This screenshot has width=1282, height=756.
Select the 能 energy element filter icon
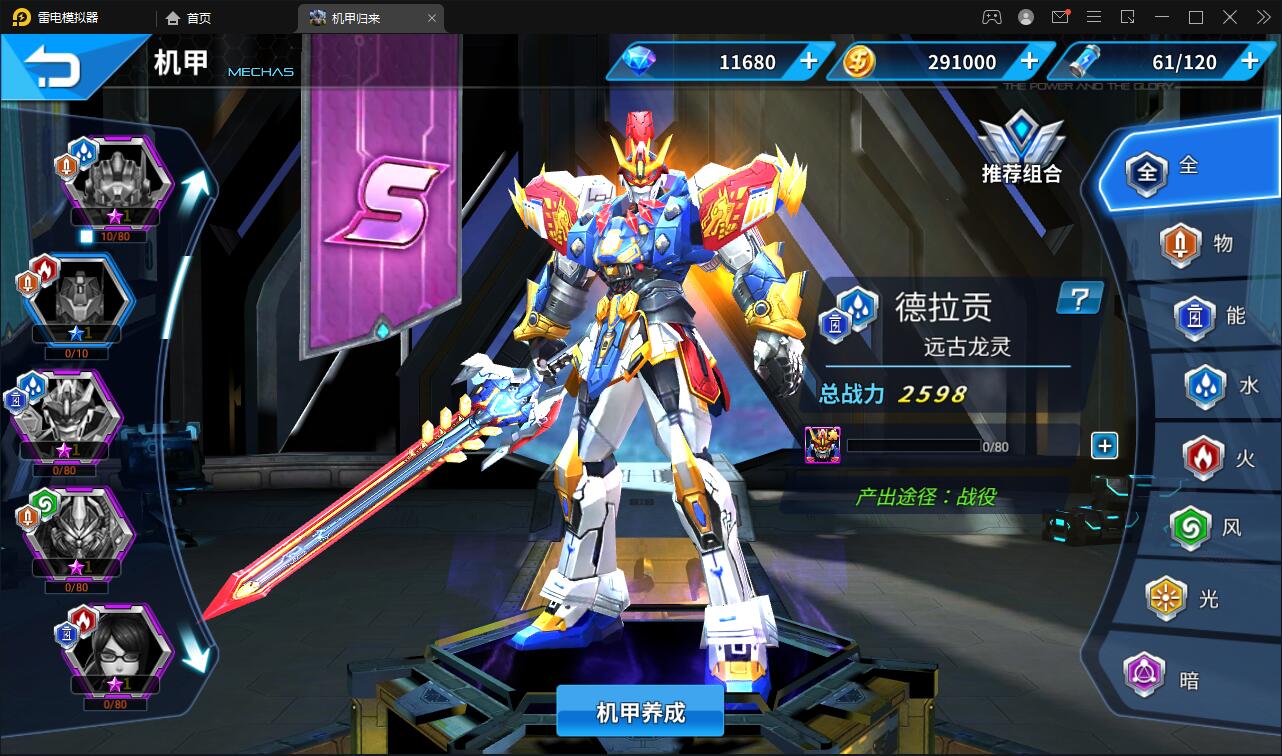1190,317
